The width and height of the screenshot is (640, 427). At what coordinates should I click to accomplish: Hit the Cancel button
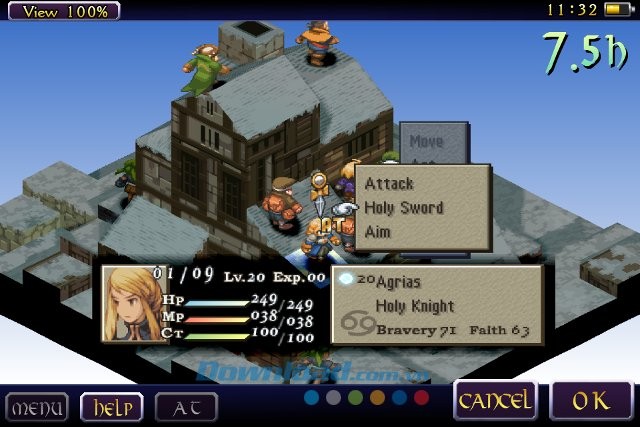494,401
